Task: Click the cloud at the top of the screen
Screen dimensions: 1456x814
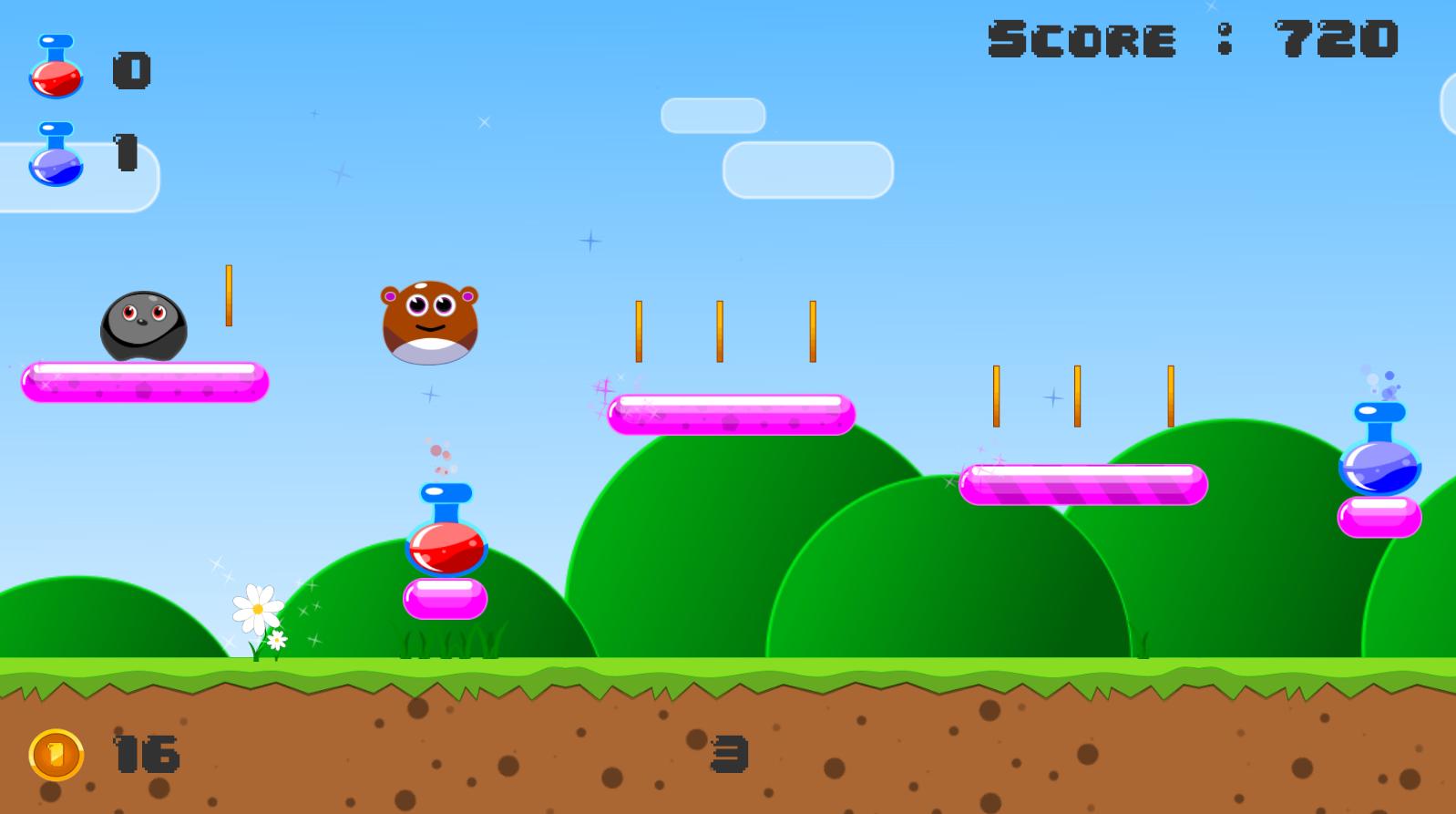Action: pyautogui.click(x=713, y=115)
